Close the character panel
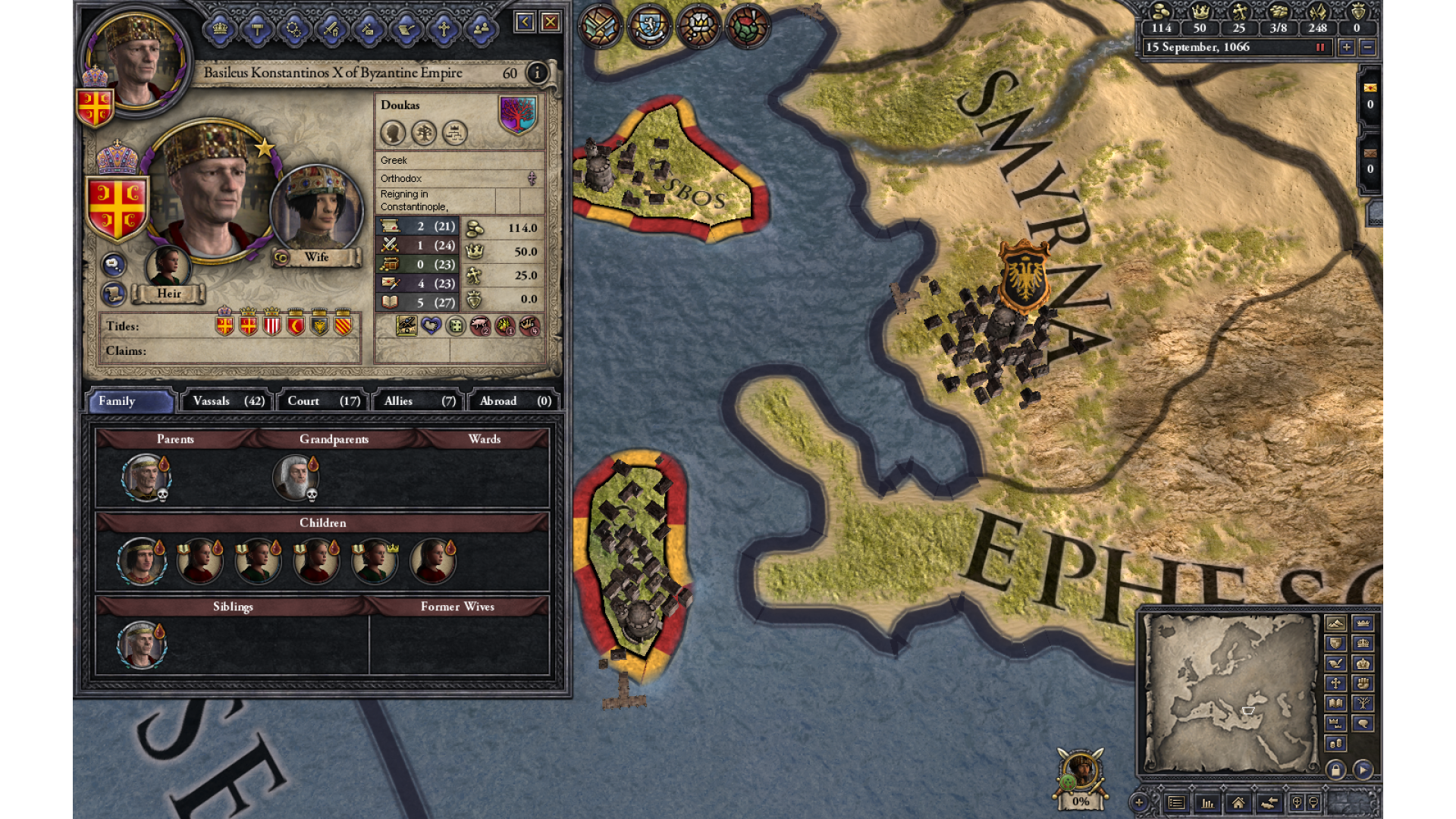This screenshot has width=1456, height=819. pyautogui.click(x=551, y=22)
